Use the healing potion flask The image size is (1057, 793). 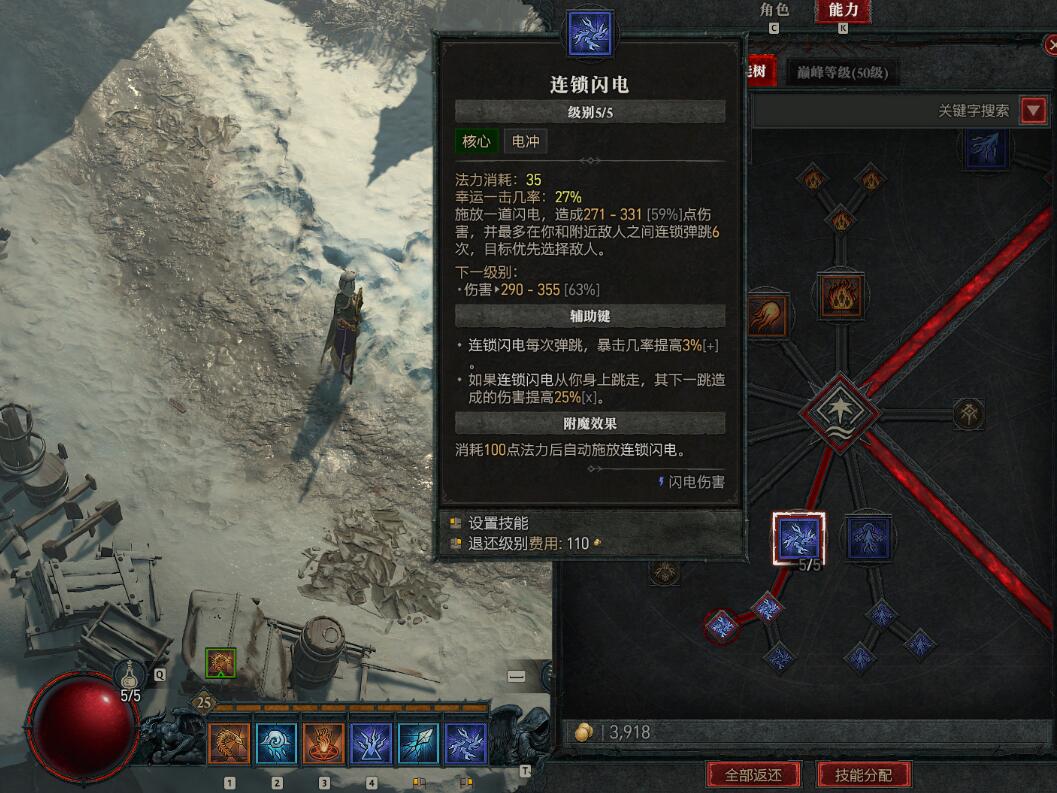(131, 676)
